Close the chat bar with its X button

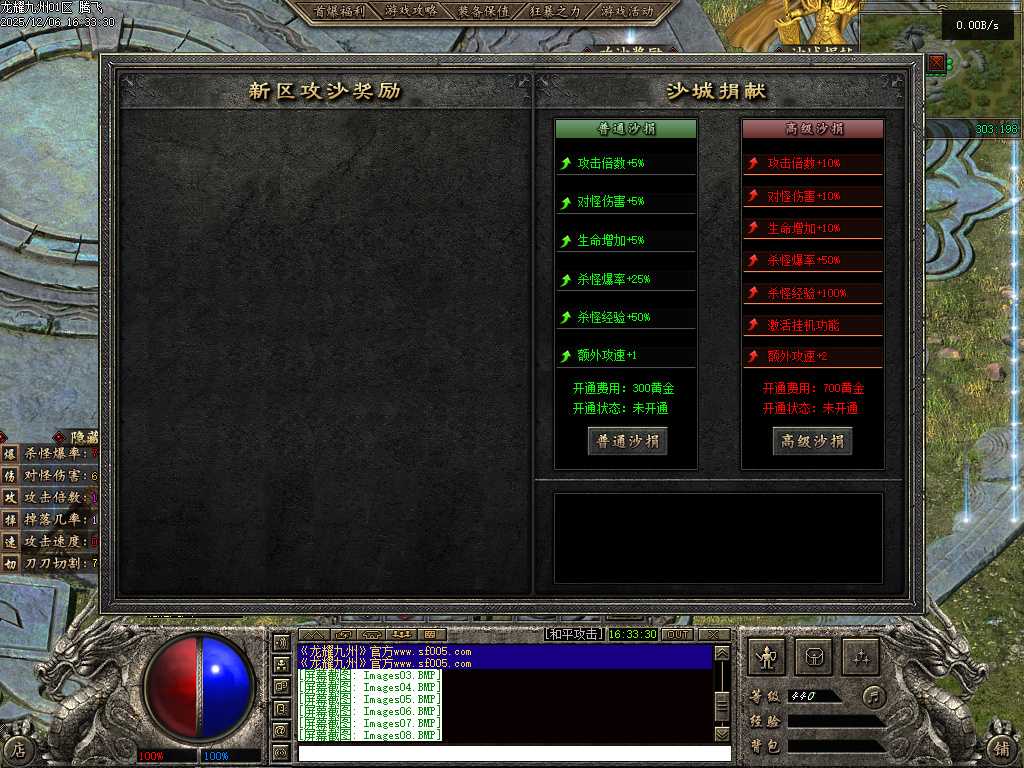point(713,634)
